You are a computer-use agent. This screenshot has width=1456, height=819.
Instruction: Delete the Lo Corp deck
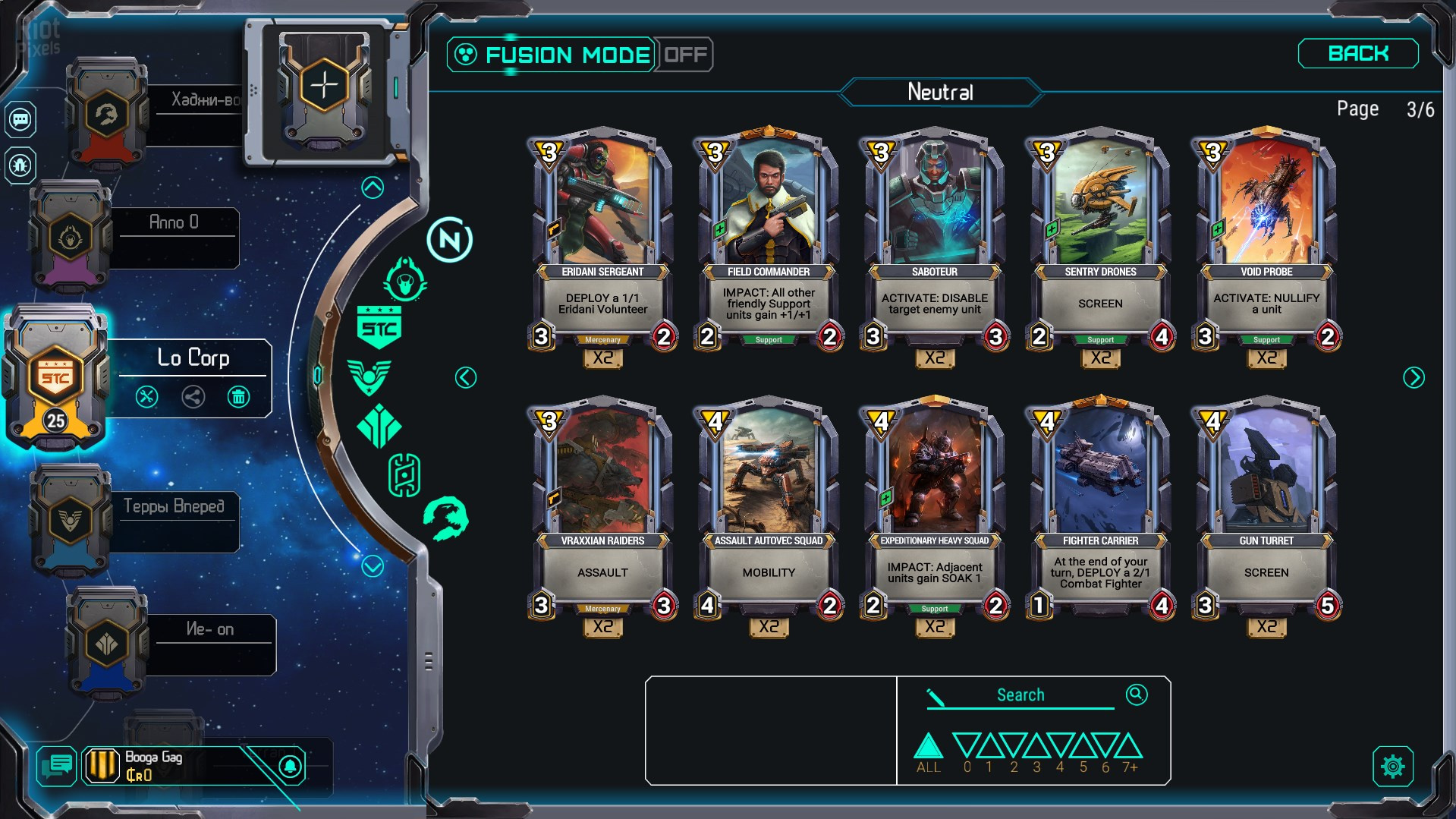pos(238,396)
